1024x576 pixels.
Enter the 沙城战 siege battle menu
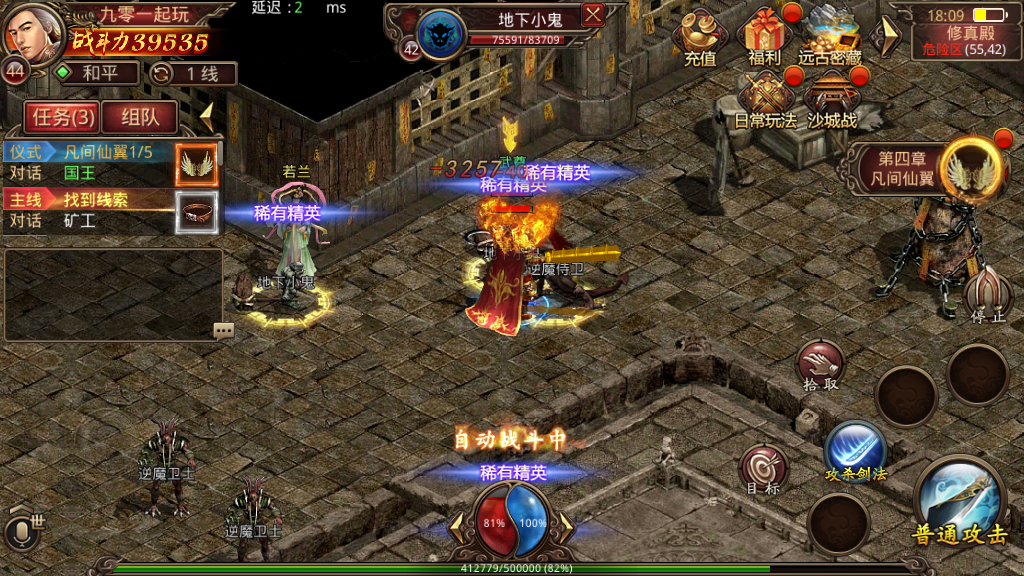point(831,102)
